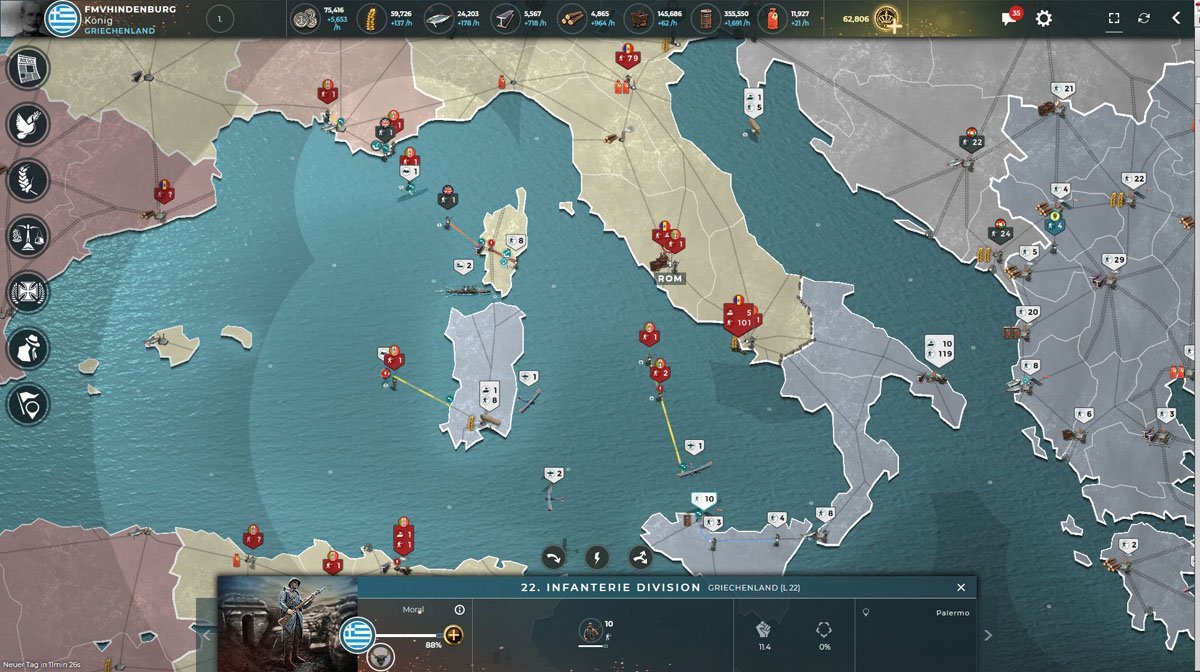Image resolution: width=1200 pixels, height=672 pixels.
Task: Choose the lightning bolt attack command
Action: click(x=597, y=557)
